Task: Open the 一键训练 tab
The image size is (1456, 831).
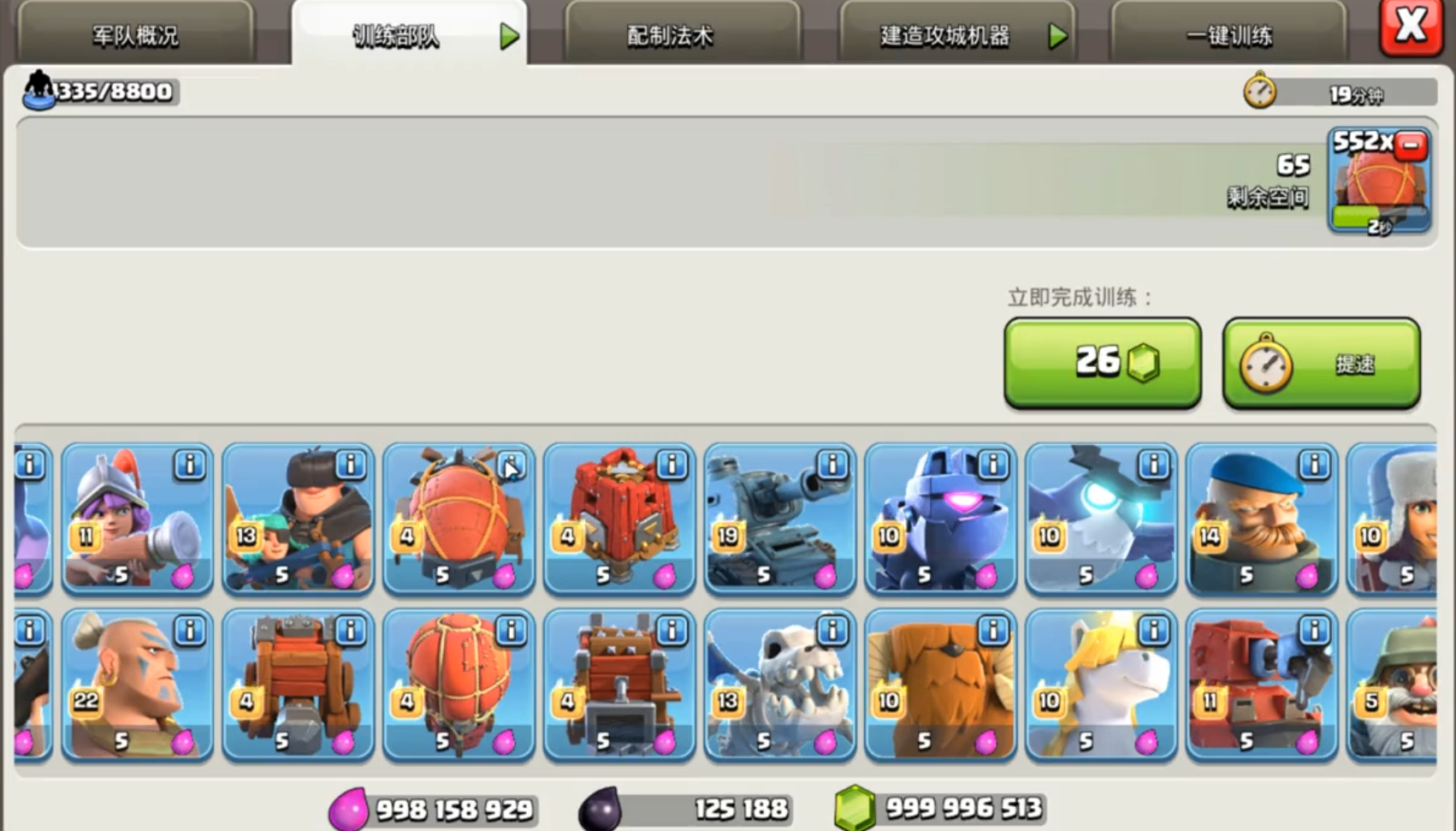Action: pyautogui.click(x=1229, y=36)
